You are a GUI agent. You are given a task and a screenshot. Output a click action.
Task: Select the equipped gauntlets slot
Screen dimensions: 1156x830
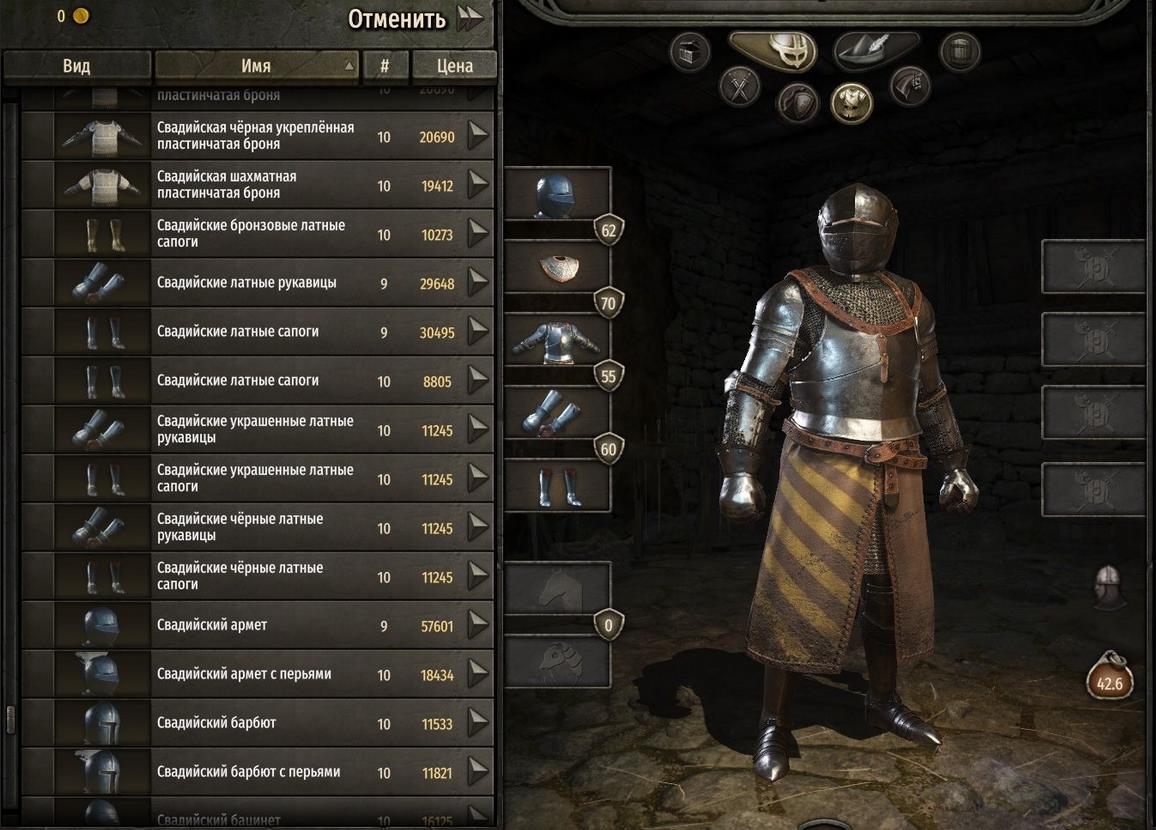pos(558,414)
